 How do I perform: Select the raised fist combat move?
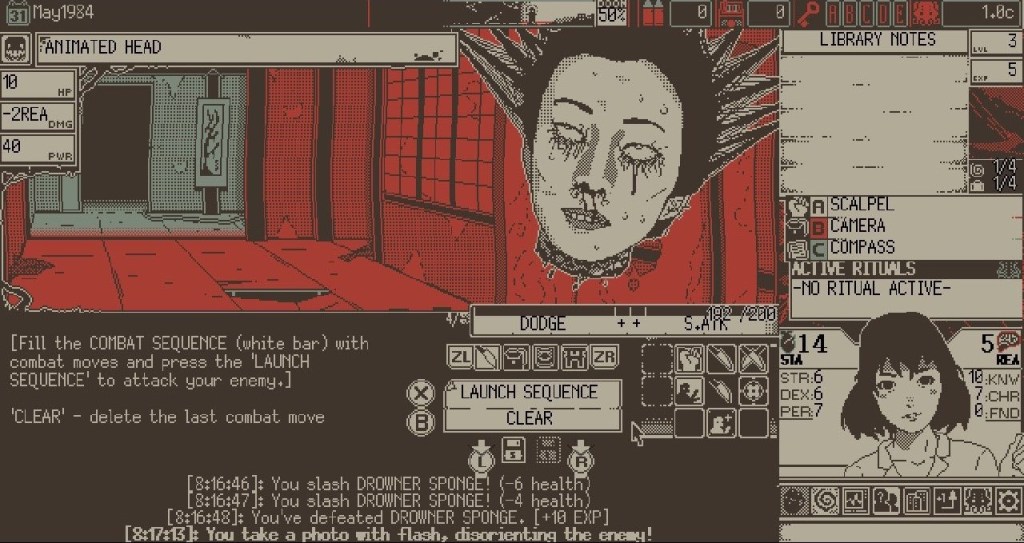tap(689, 358)
